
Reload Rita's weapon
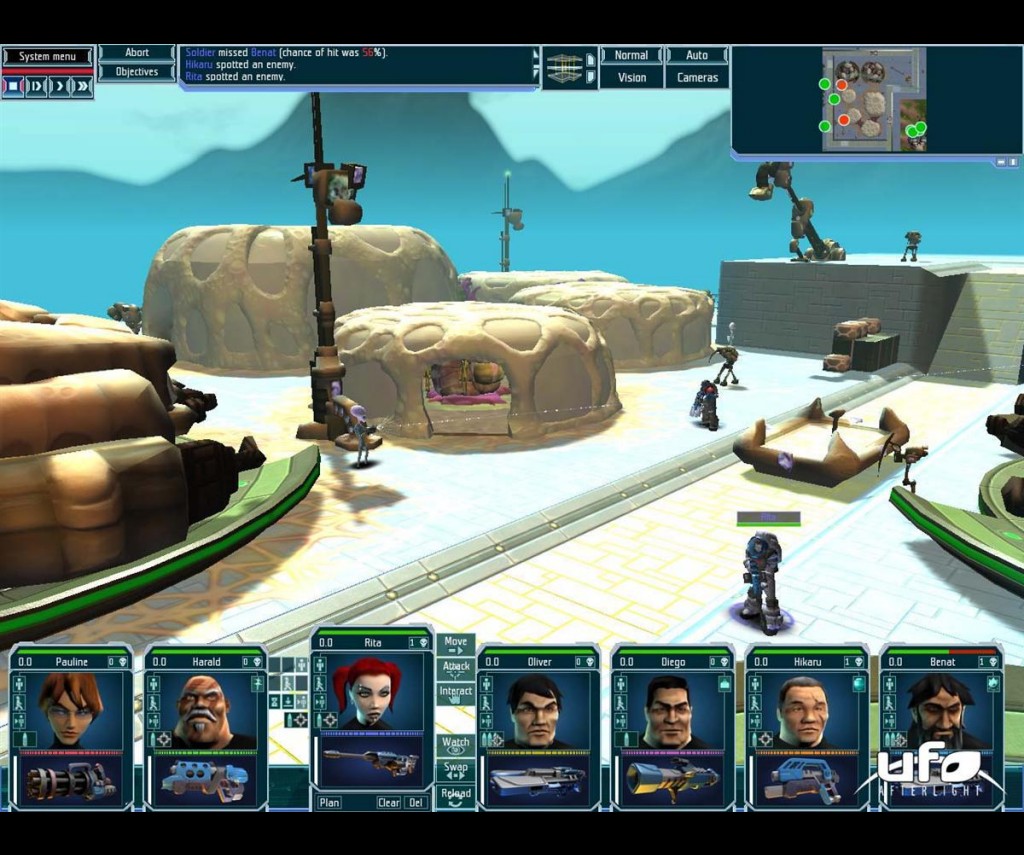coord(456,795)
